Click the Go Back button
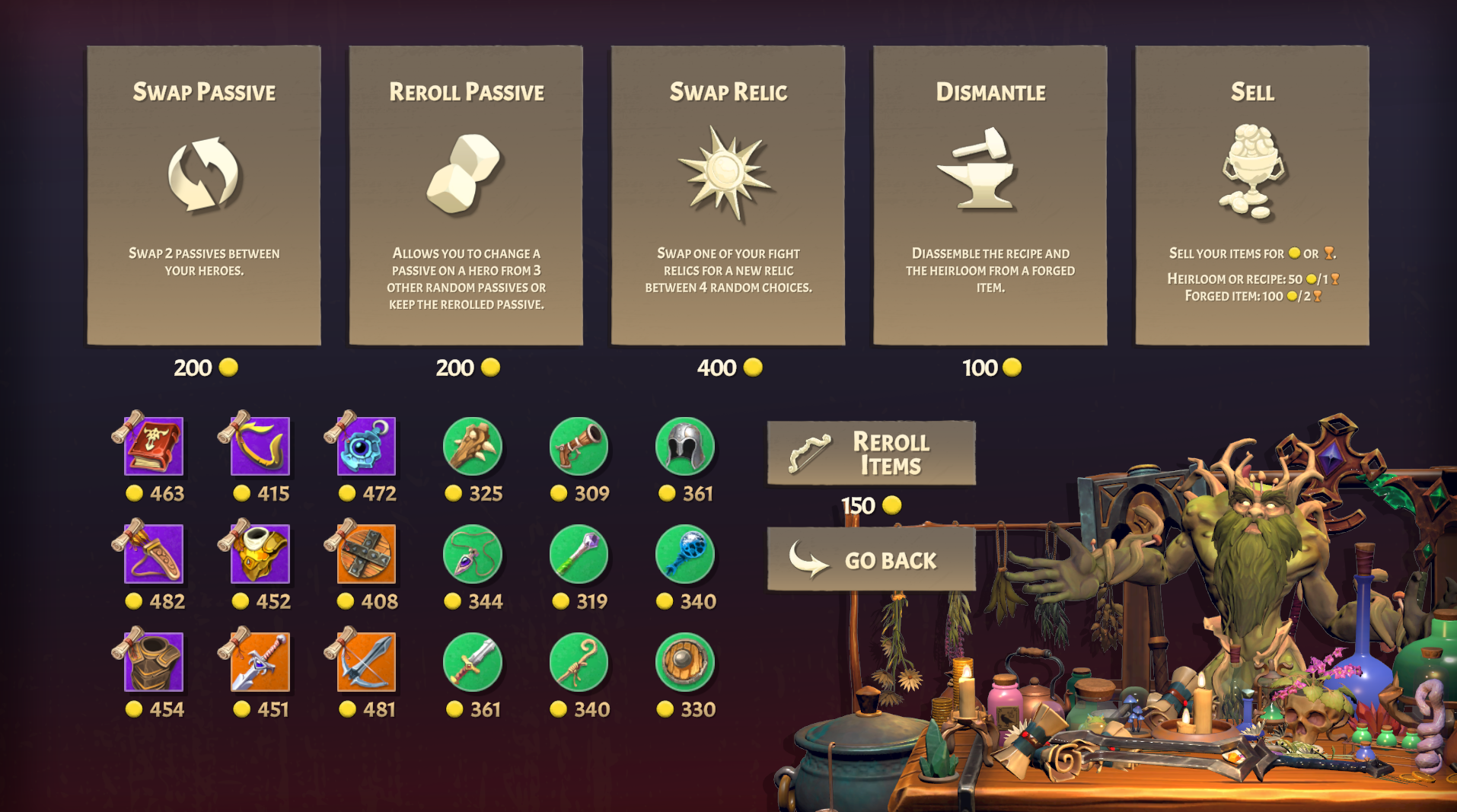This screenshot has height=812, width=1457. click(x=872, y=561)
